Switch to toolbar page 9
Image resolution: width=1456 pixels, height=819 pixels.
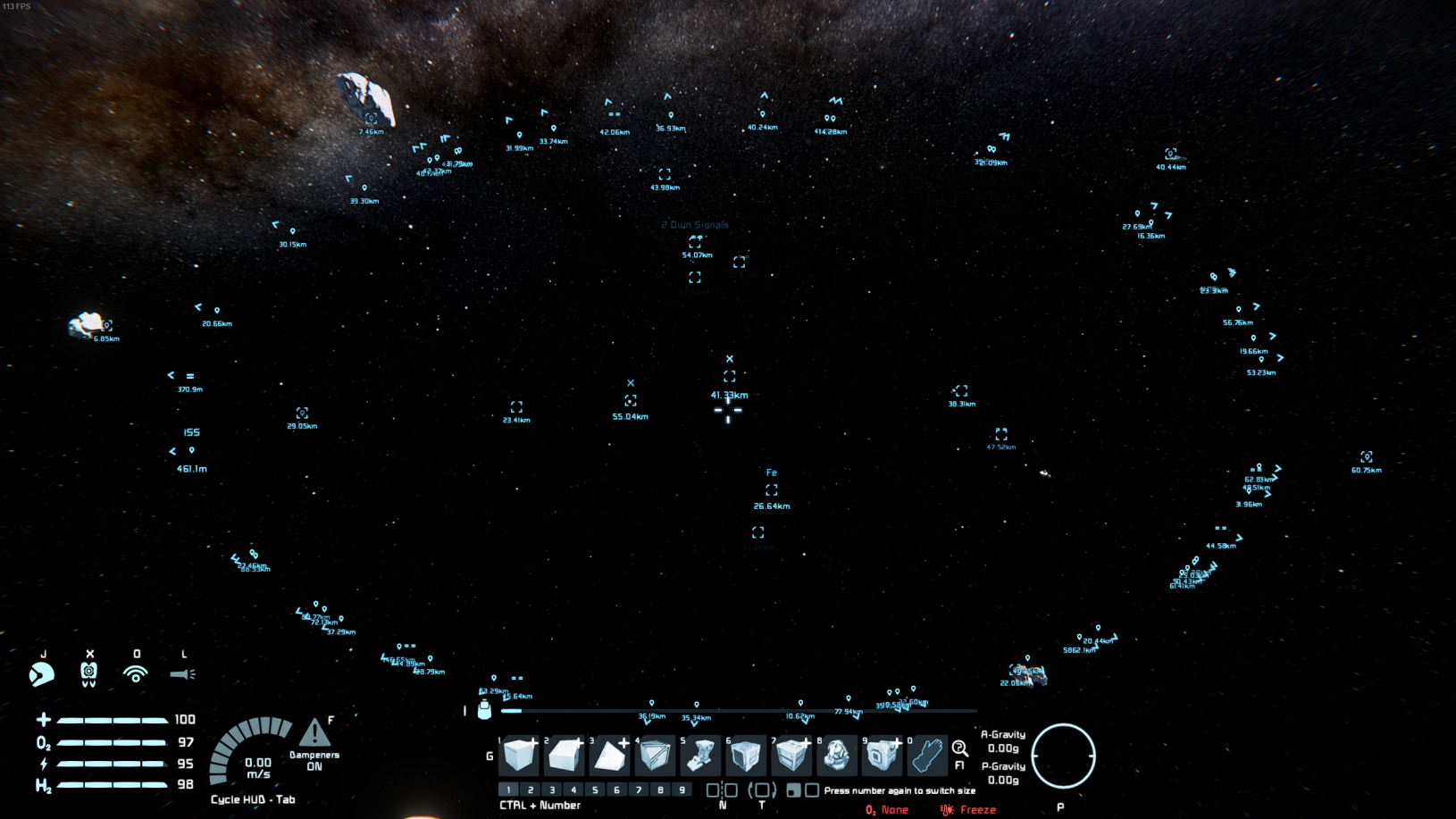pos(682,790)
